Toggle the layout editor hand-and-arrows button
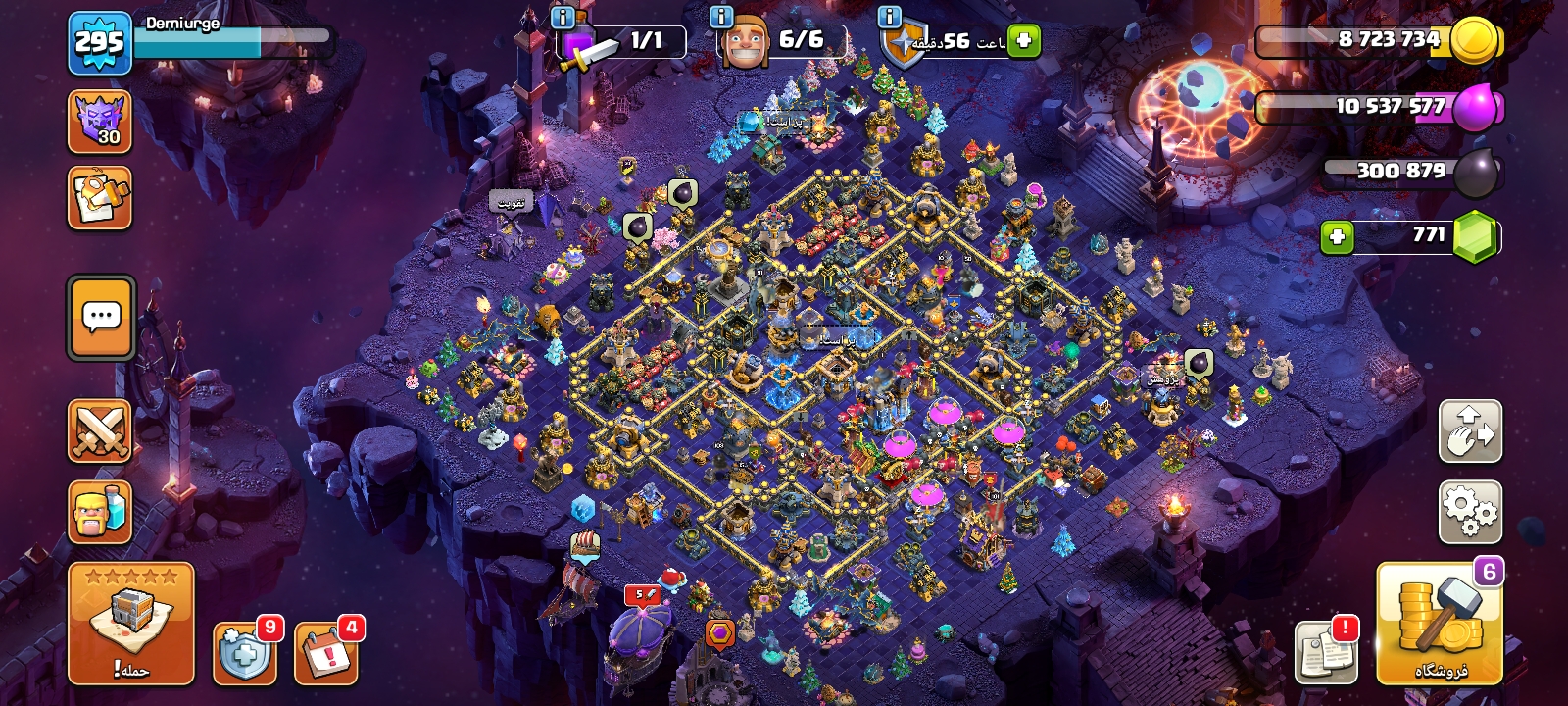Viewport: 1568px width, 706px height. click(x=1470, y=430)
